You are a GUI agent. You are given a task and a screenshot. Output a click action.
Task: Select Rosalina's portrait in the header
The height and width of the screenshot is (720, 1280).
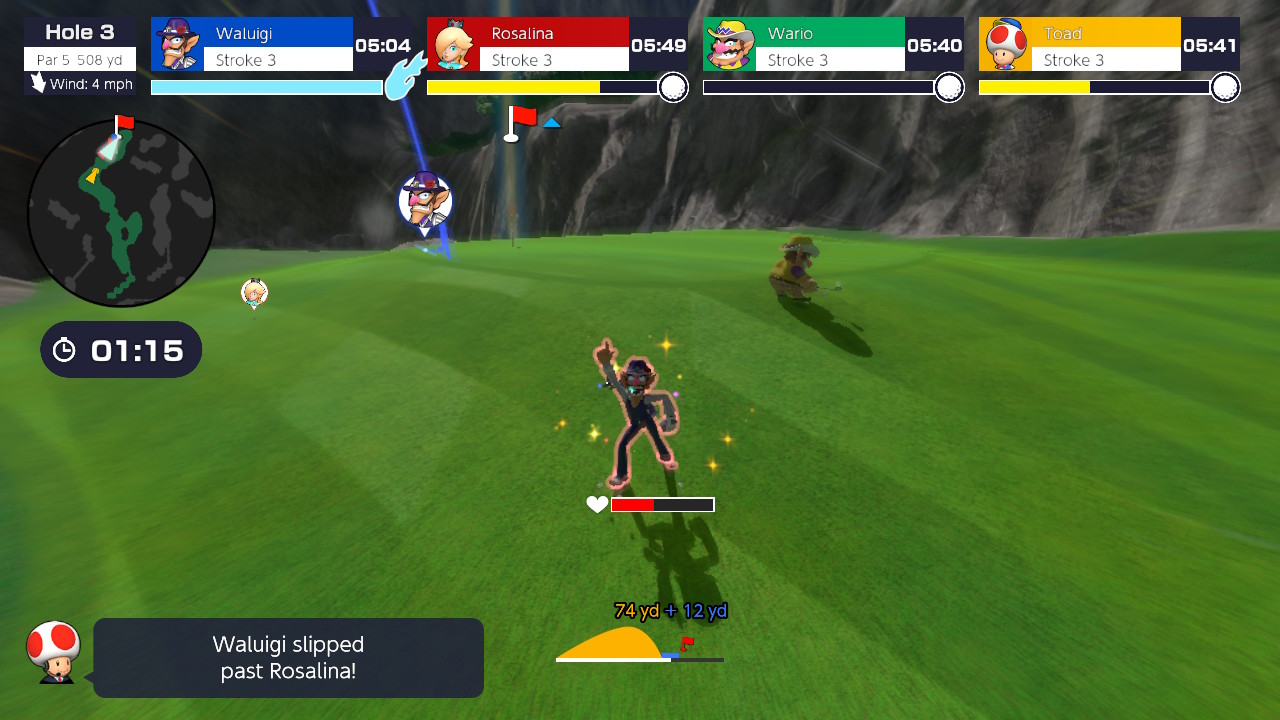pos(453,43)
